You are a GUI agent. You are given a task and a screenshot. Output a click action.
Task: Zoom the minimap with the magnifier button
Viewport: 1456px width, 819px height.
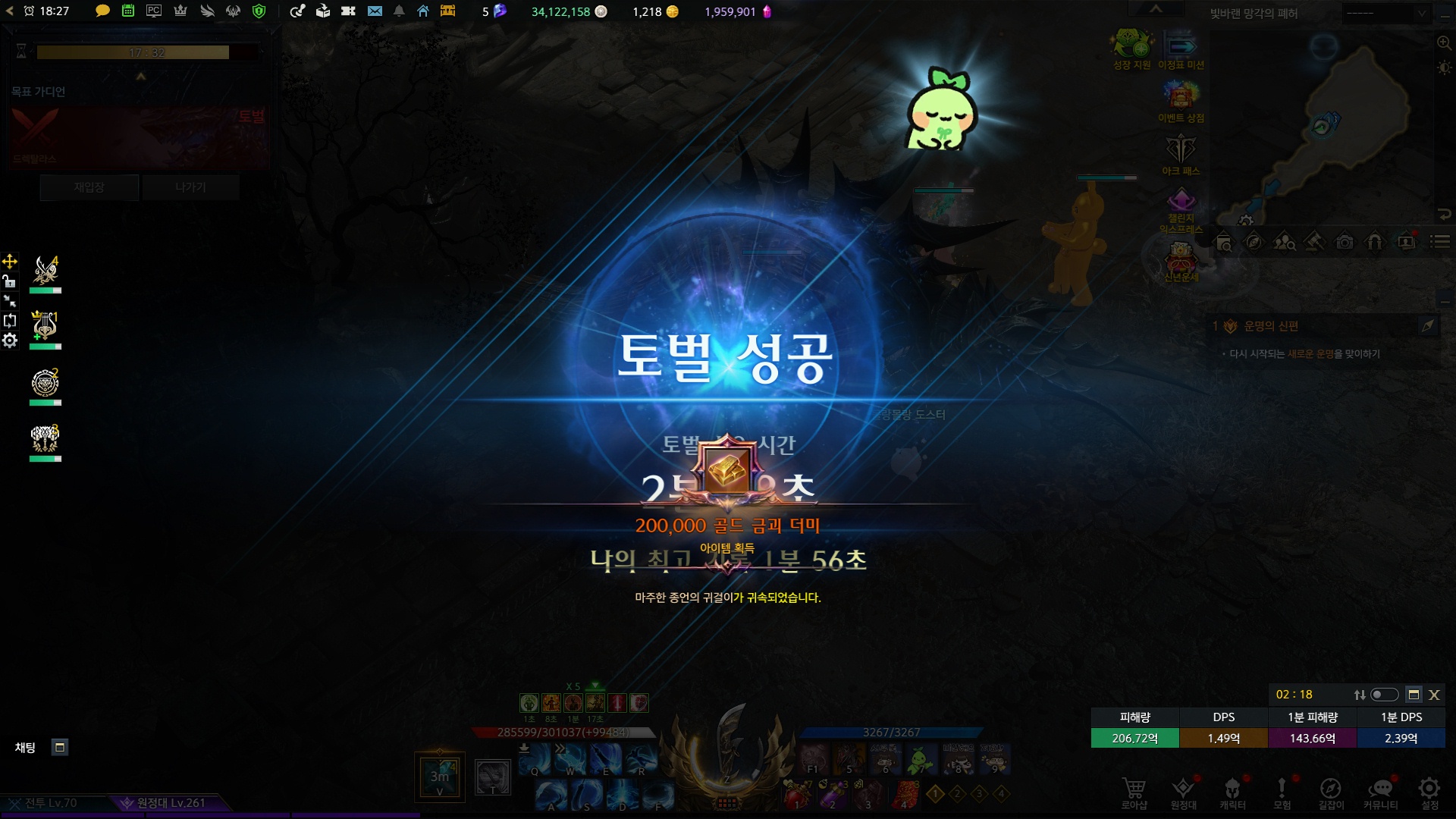tap(1444, 43)
